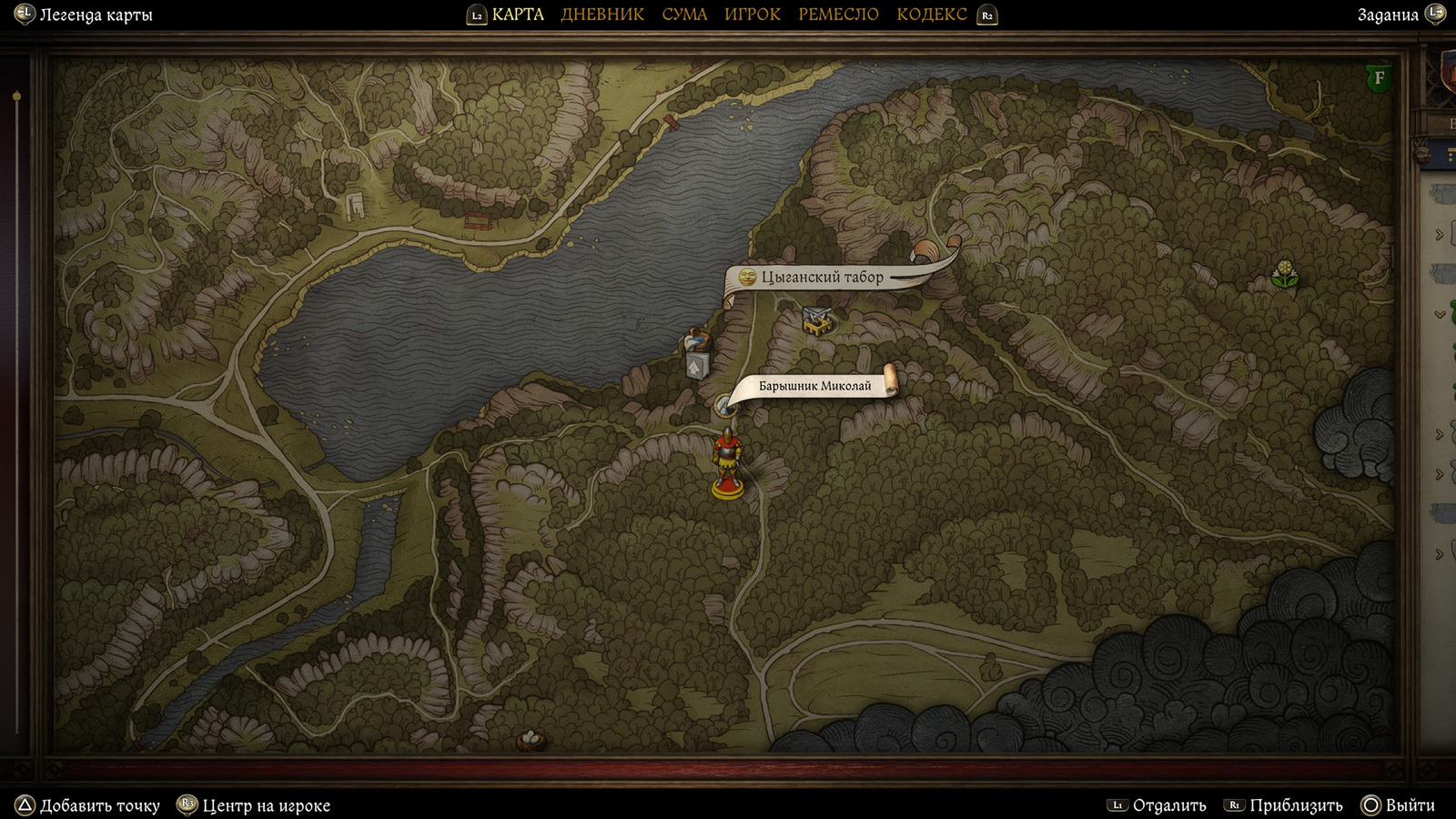
Task: Show the КОДЕКС tab
Action: coord(932,15)
